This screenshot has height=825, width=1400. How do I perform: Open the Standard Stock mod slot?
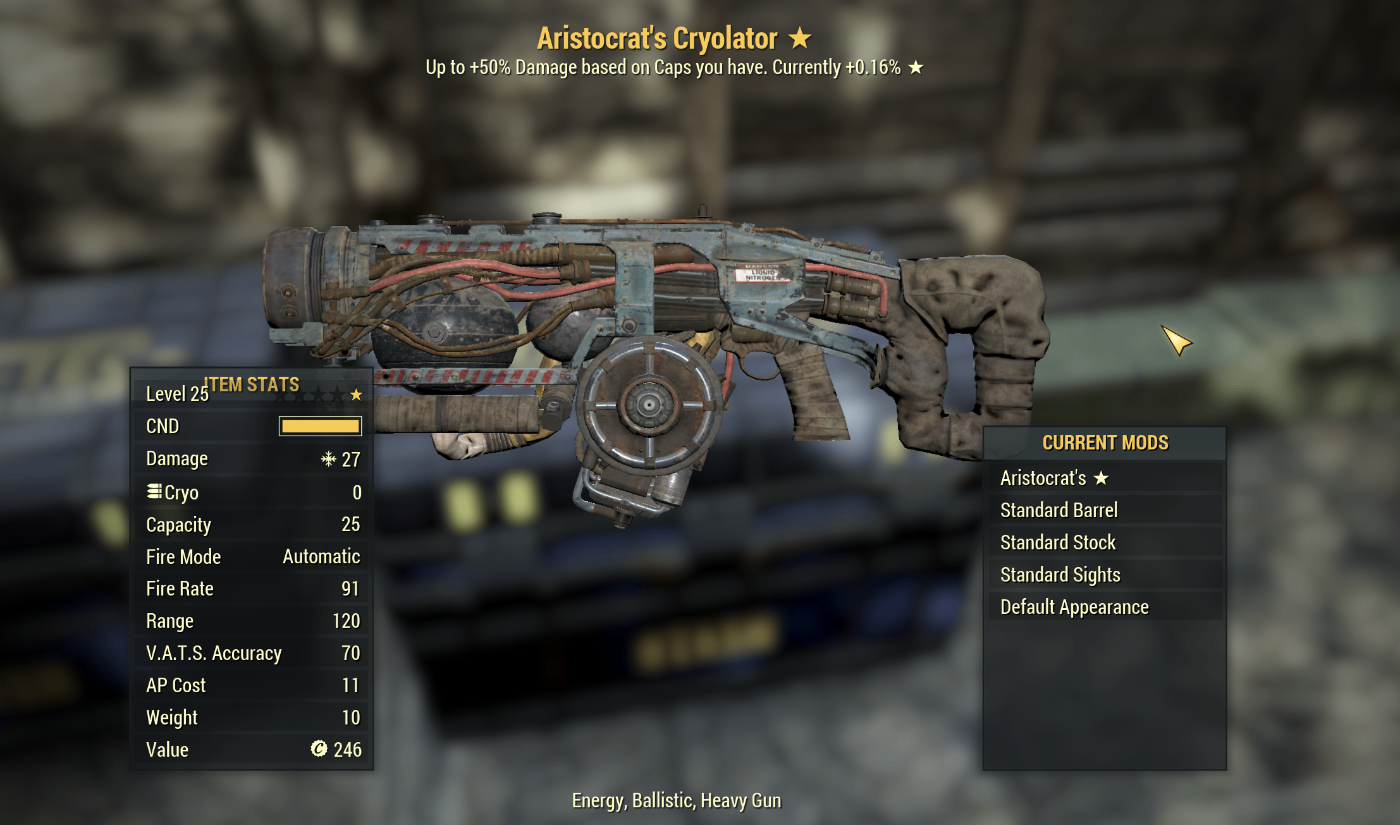[x=1054, y=542]
